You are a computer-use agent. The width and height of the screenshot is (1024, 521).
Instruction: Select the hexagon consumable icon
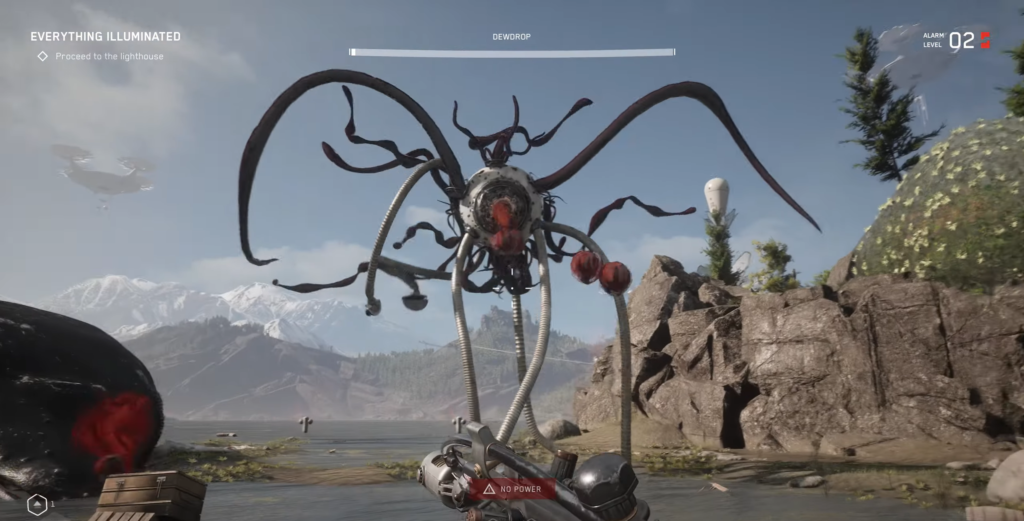coord(37,505)
